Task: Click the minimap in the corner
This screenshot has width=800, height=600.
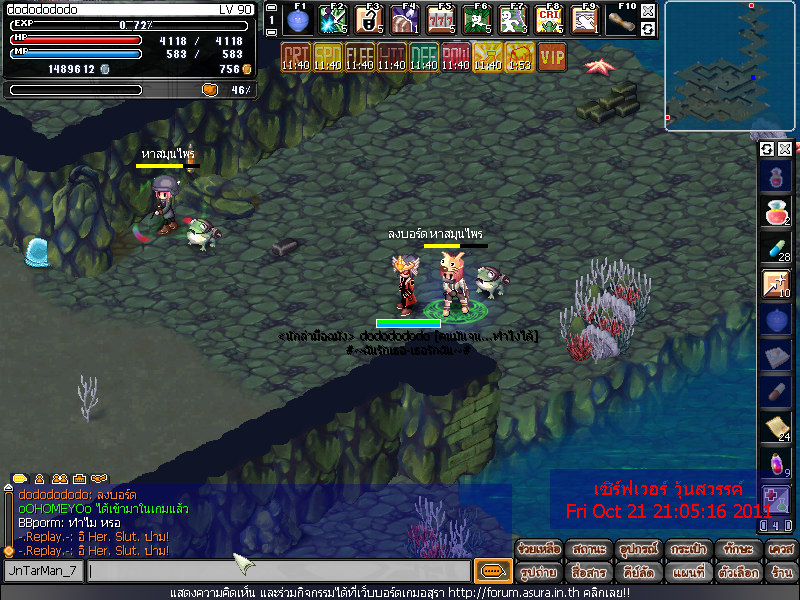Action: [731, 66]
